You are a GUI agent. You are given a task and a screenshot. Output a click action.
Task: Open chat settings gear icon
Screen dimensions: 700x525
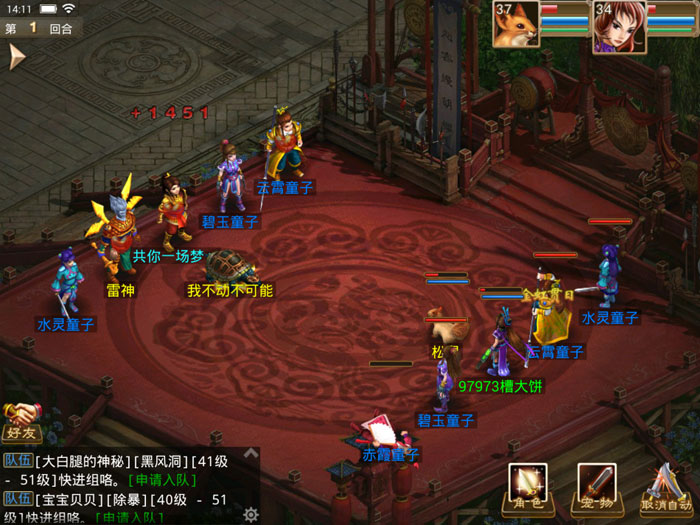coord(251,515)
